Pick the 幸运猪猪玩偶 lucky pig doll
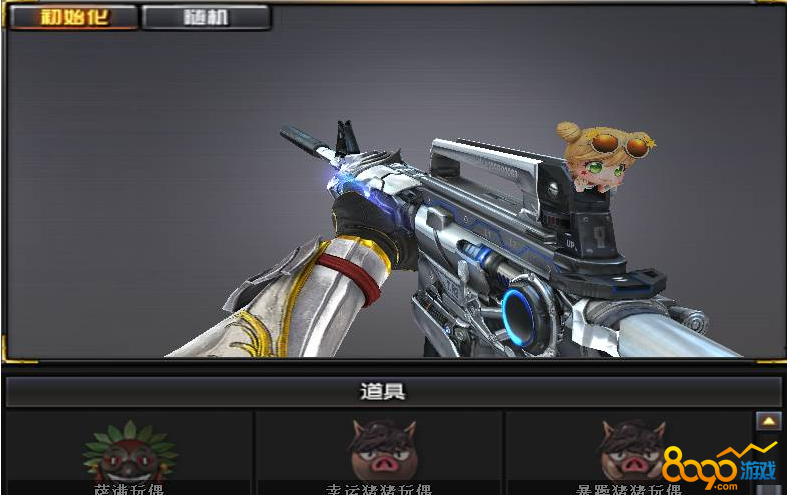788x495 pixels. 379,454
